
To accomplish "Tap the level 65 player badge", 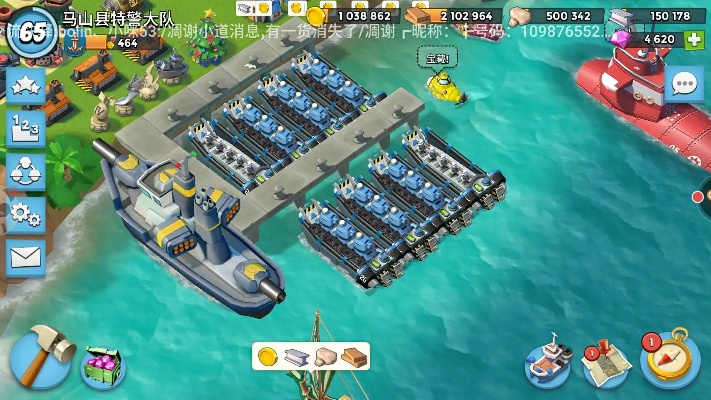I will (x=32, y=32).
